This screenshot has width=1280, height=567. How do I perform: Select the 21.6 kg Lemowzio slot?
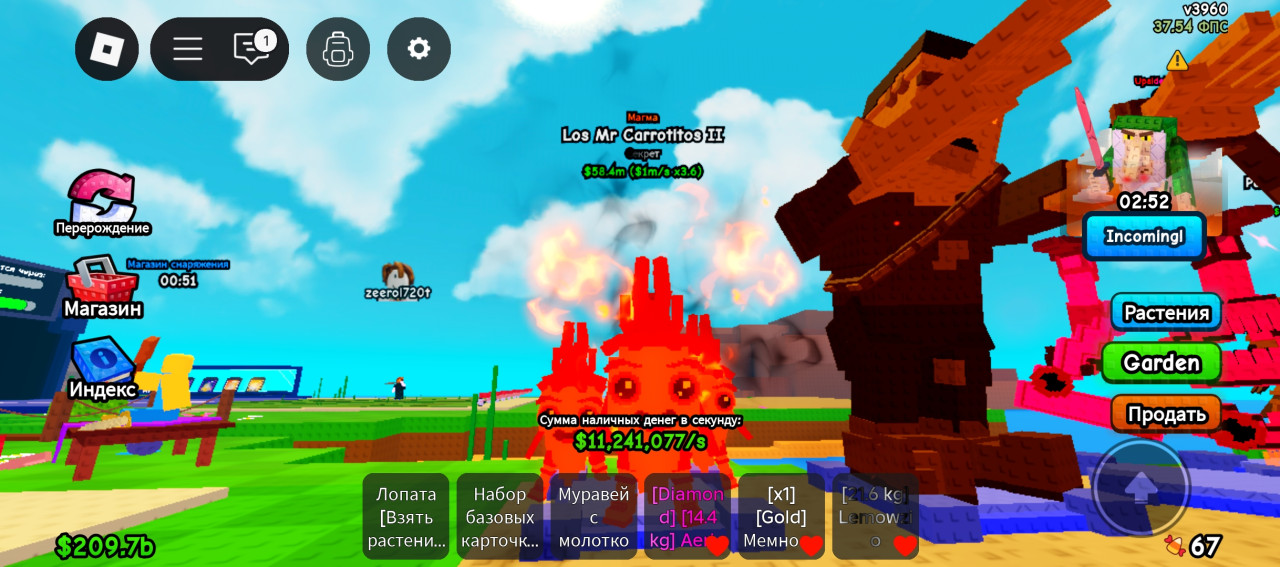875,516
